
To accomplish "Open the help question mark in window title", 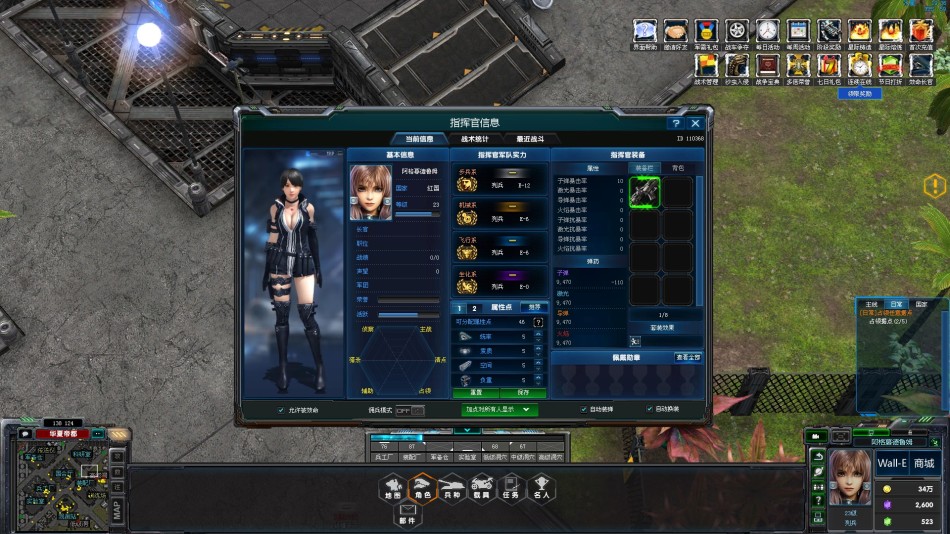I will point(675,123).
